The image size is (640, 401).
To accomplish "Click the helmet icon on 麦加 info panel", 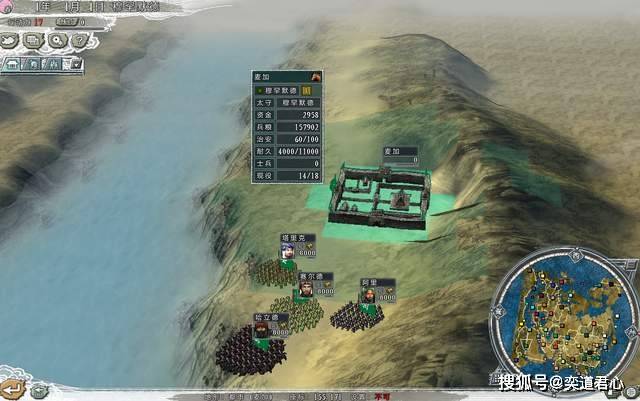I will click(316, 76).
